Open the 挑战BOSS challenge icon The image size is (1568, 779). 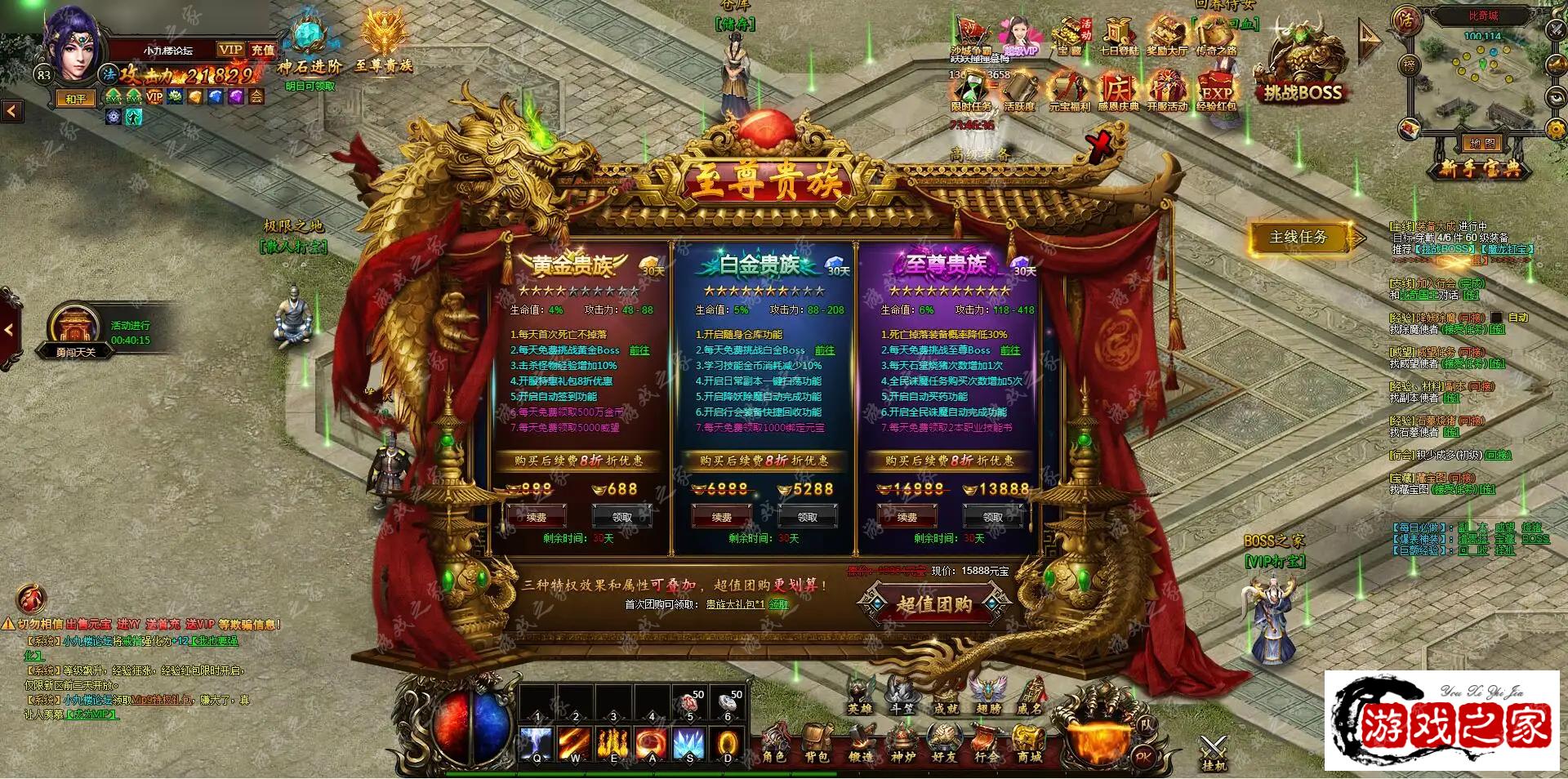click(1302, 73)
